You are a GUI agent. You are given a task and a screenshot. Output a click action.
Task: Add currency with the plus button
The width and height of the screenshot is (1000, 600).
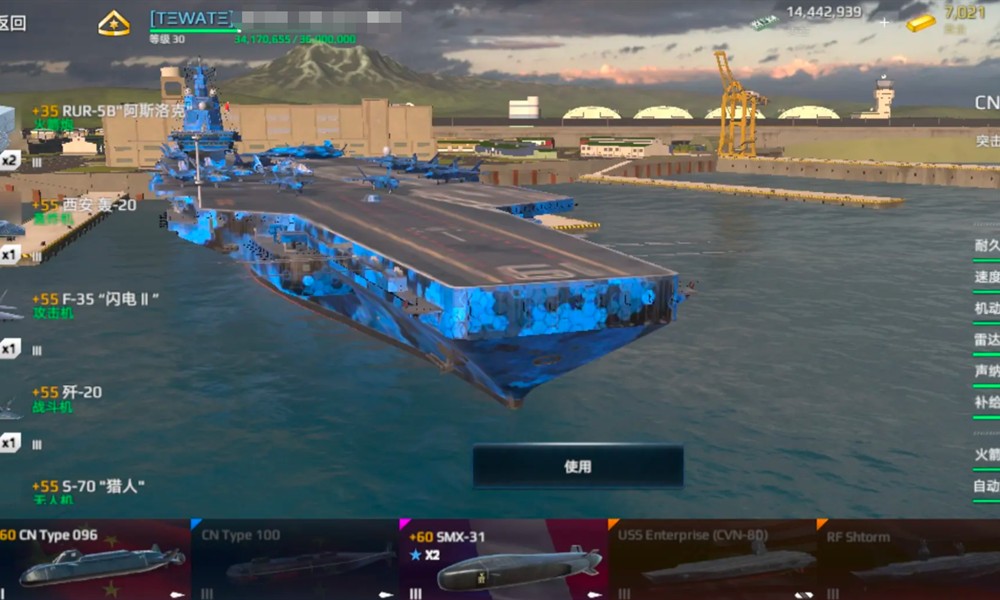pos(884,20)
